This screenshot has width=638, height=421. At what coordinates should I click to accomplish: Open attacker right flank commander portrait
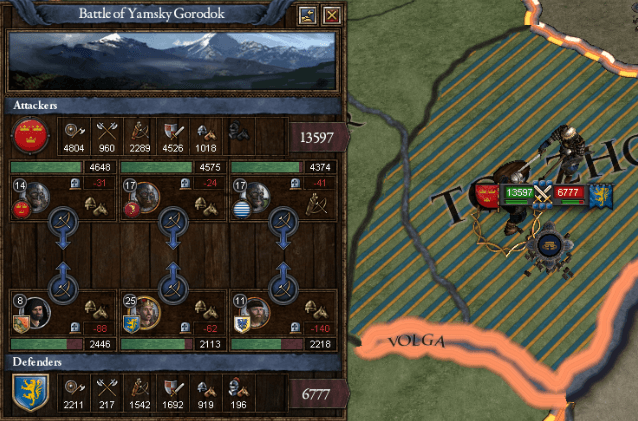257,196
